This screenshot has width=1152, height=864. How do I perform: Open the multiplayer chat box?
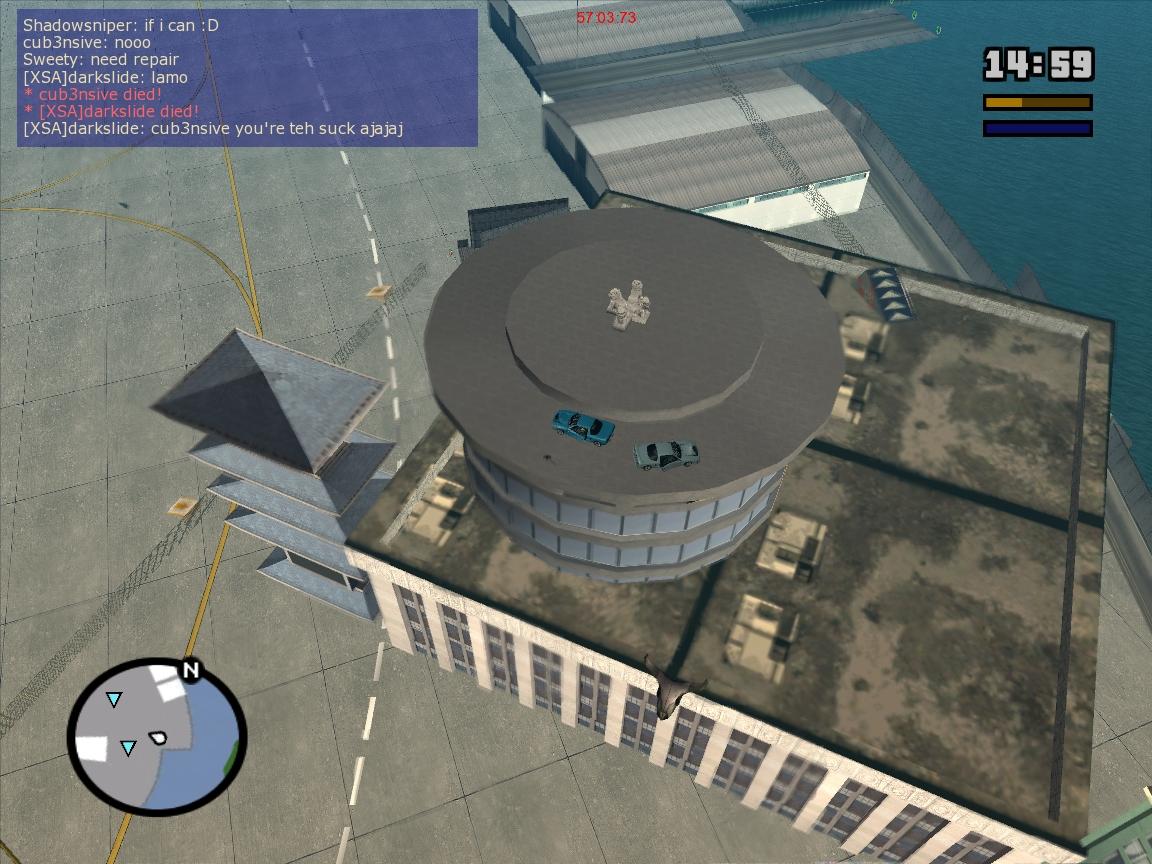[247, 78]
